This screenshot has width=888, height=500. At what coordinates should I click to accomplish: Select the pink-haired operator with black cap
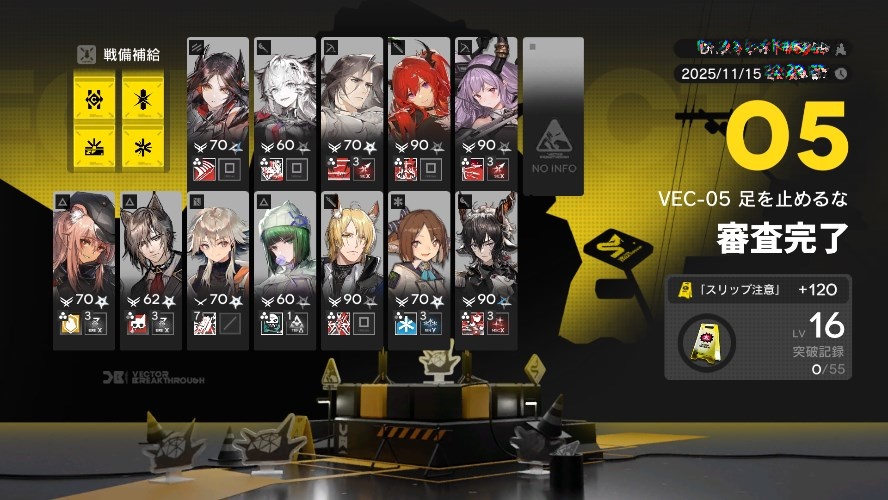(x=84, y=268)
